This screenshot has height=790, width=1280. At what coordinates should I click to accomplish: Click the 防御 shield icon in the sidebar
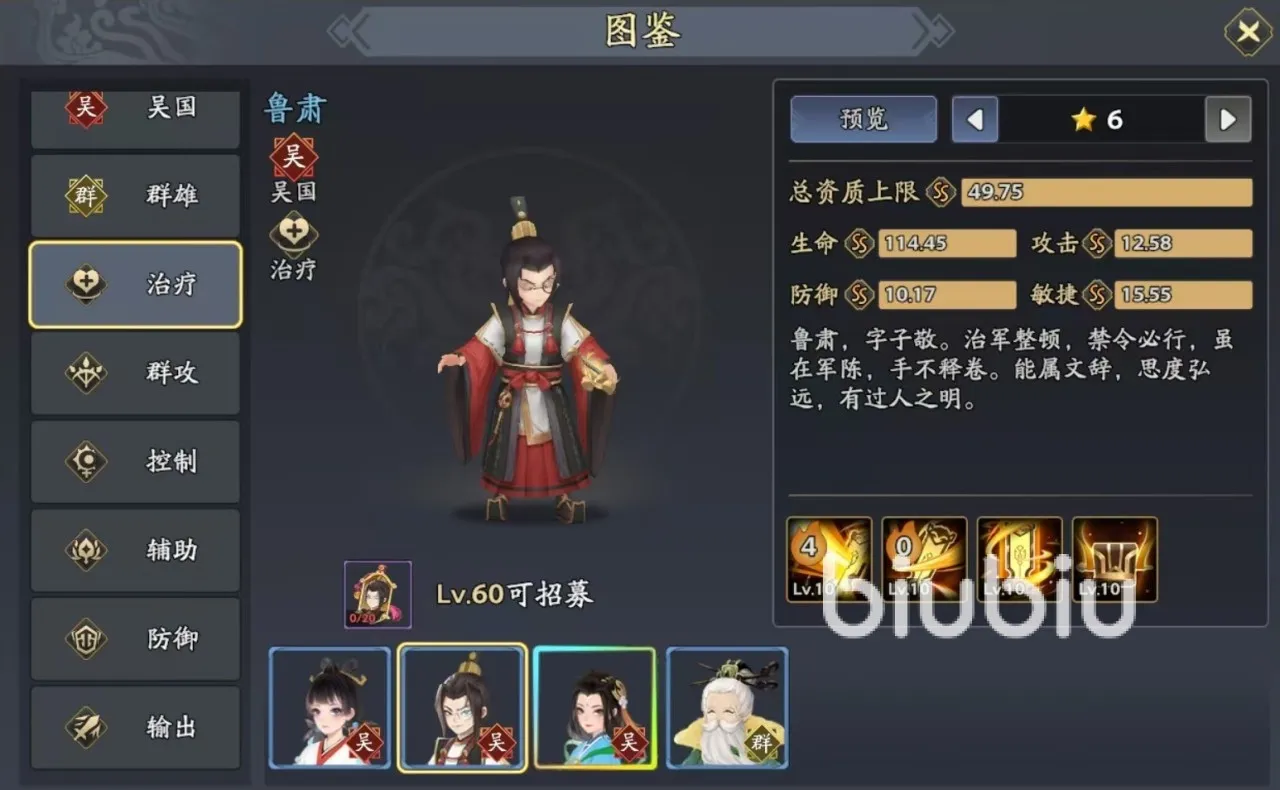85,639
